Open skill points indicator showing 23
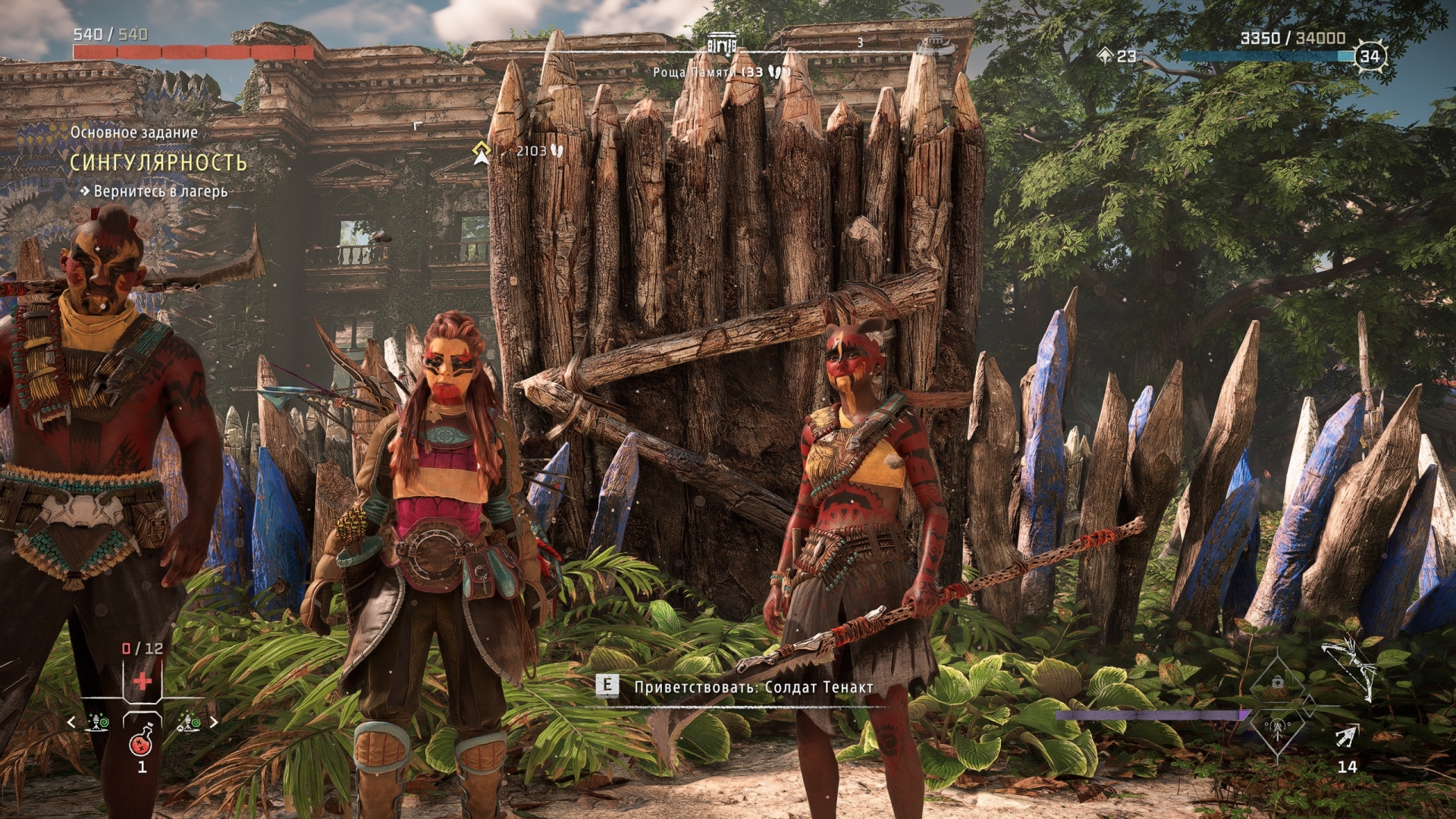The image size is (1456, 819). [x=1118, y=55]
